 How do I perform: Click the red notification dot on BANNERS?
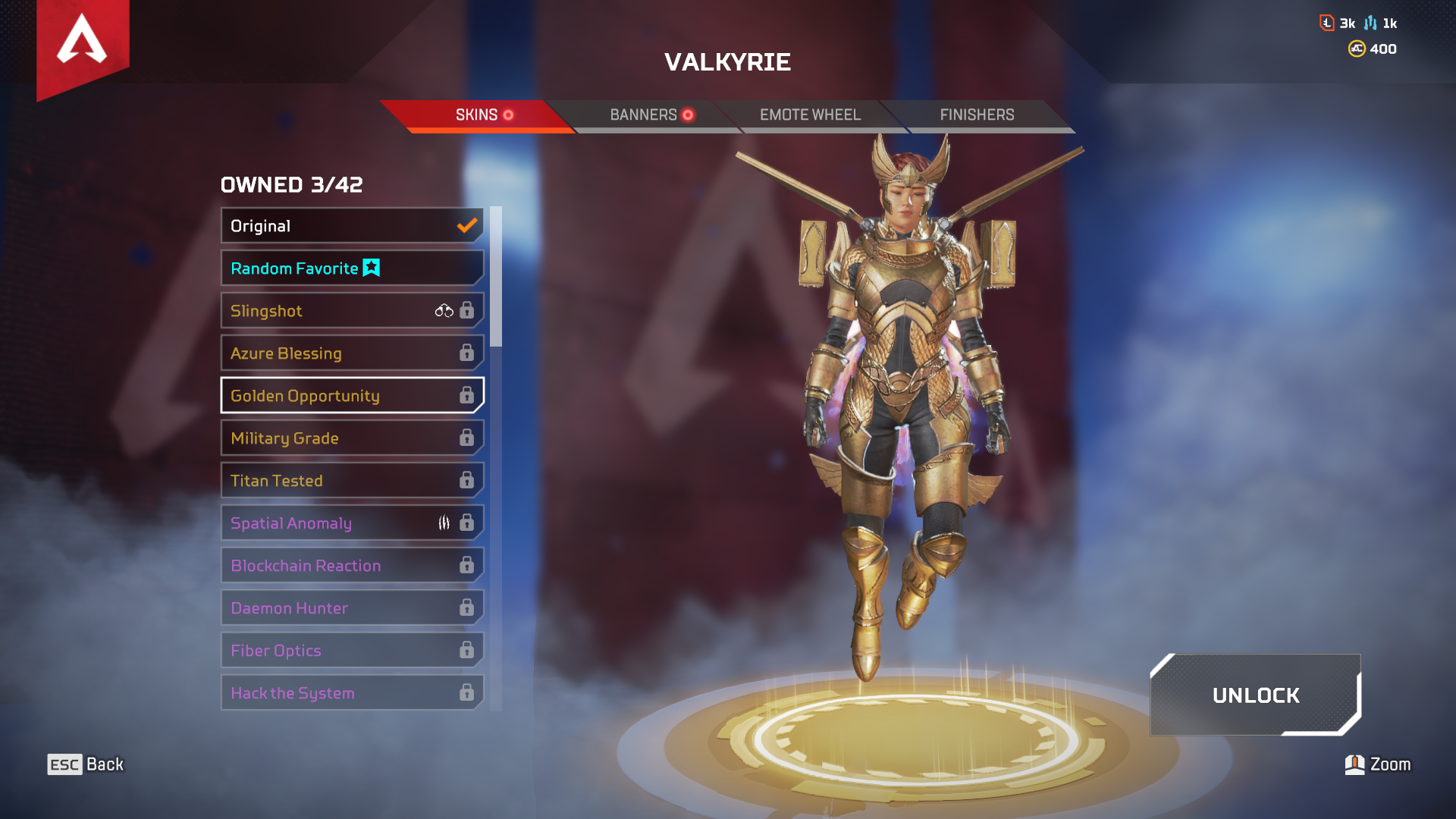(x=689, y=115)
